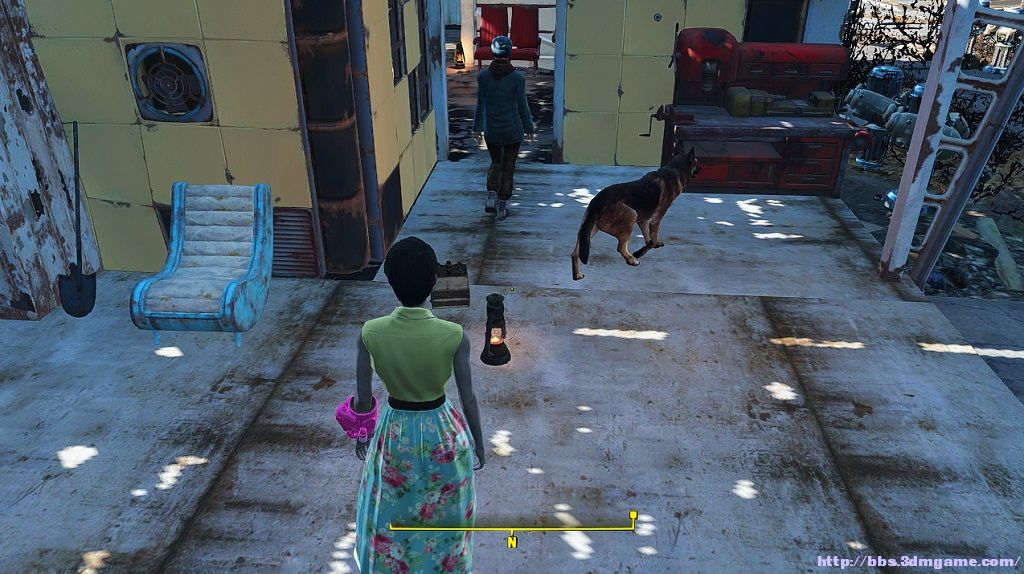Image resolution: width=1024 pixels, height=574 pixels.
Task: Select the square marker on the compass
Action: coord(632,516)
